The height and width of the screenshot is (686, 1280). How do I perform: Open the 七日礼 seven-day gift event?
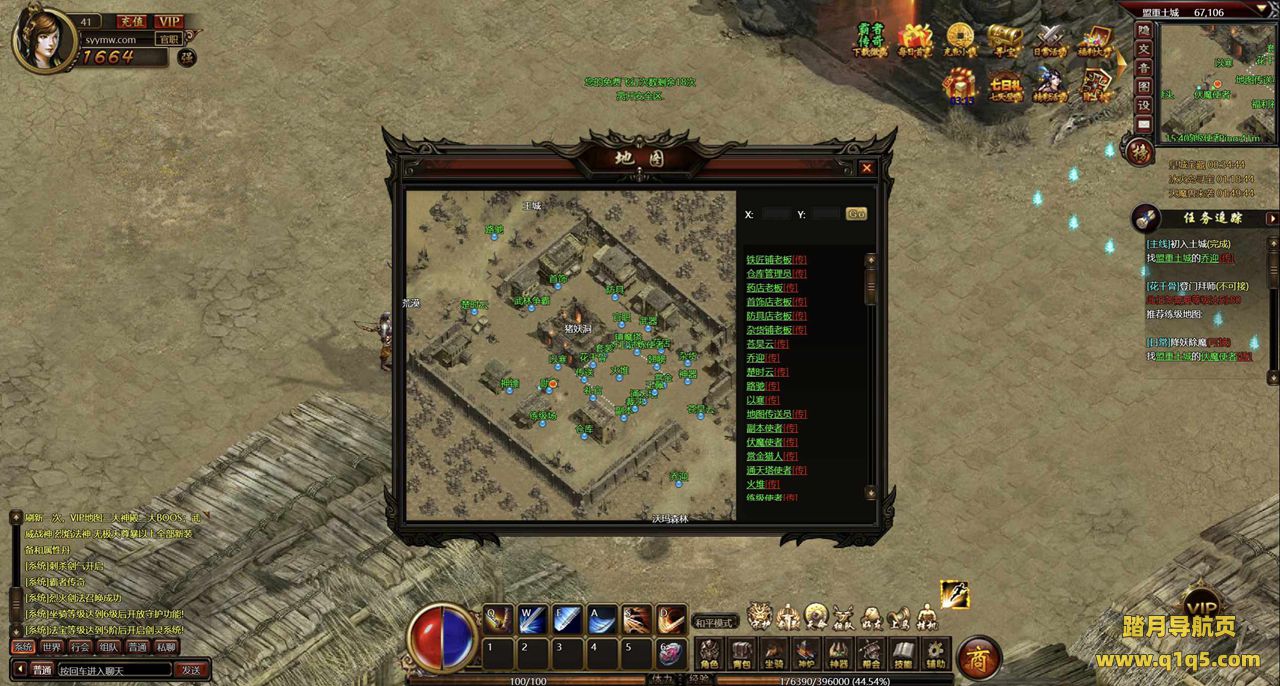coord(1005,87)
